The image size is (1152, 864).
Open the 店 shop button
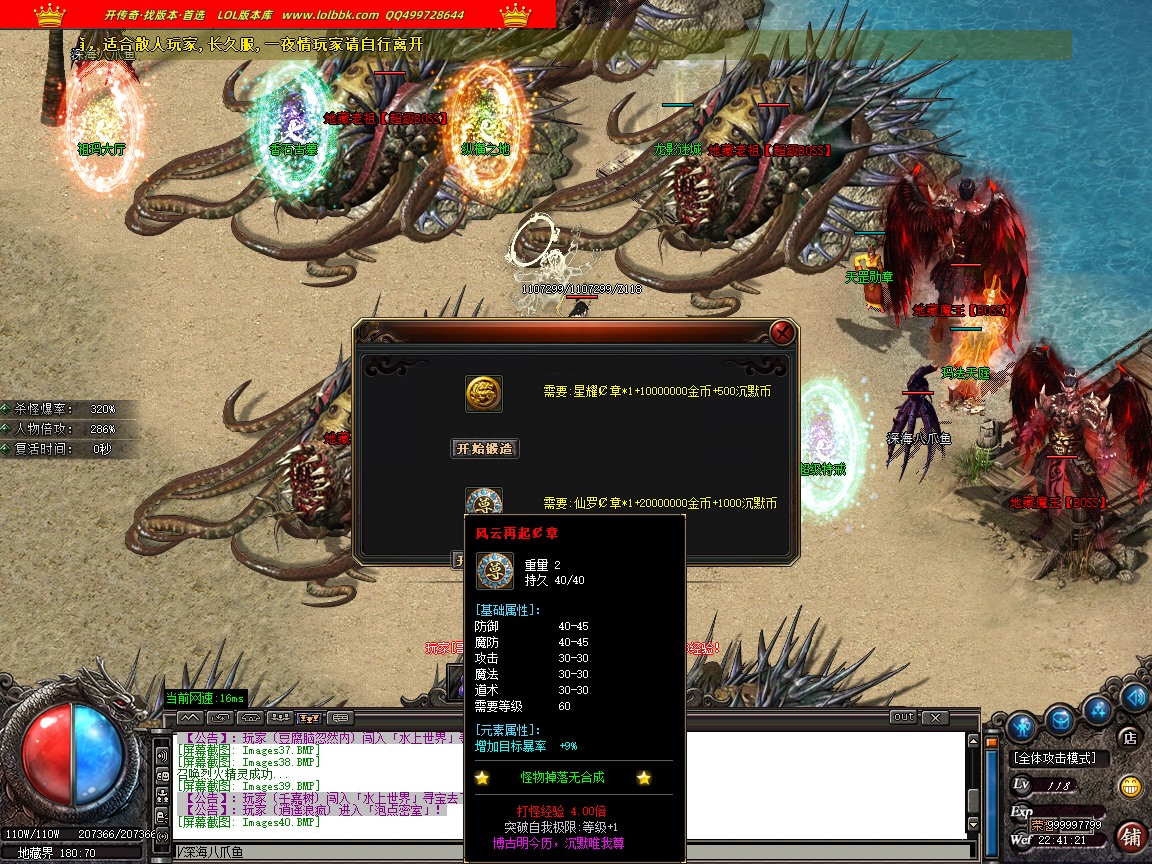pyautogui.click(x=1129, y=739)
